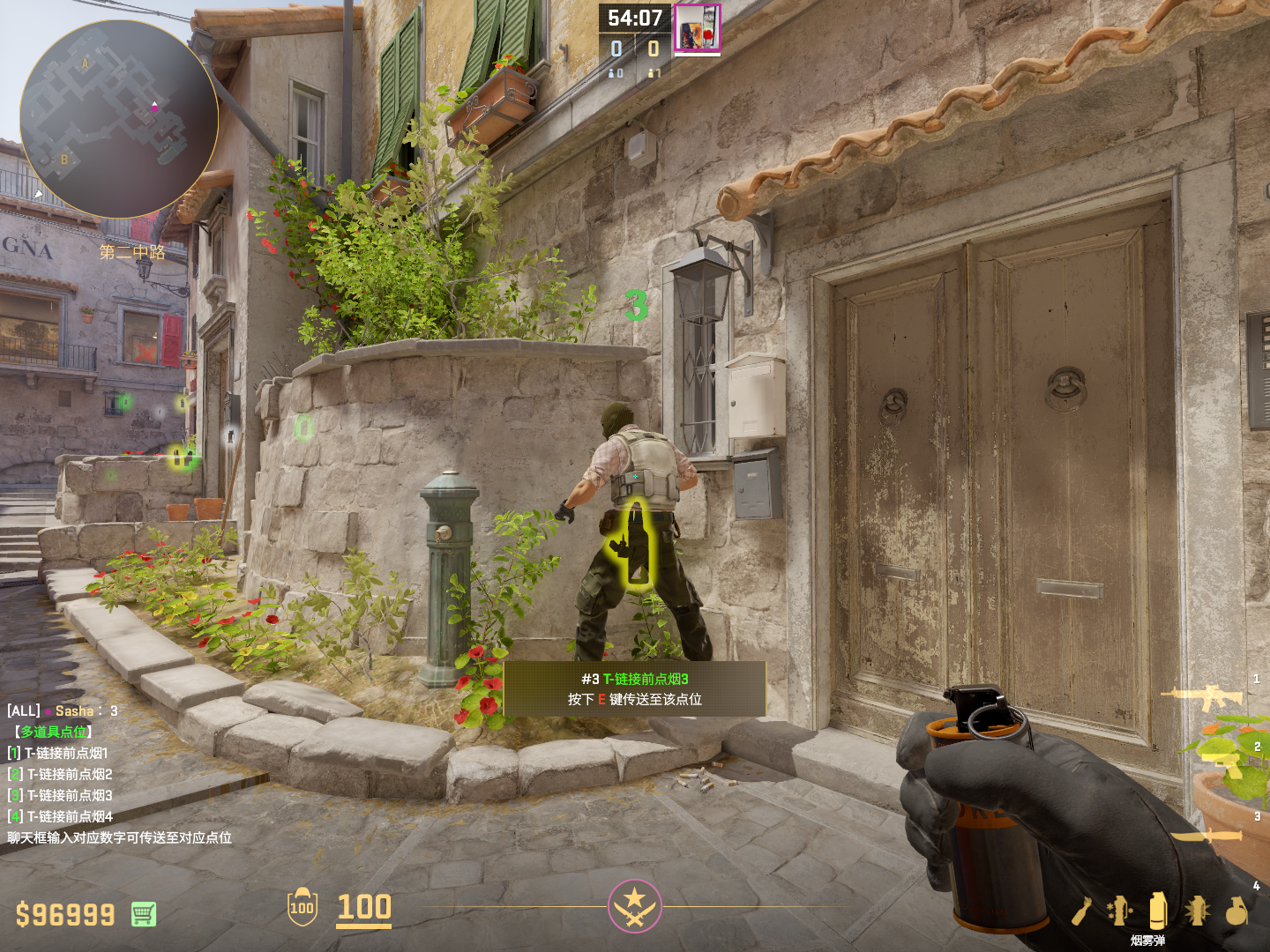Viewport: 1270px width, 952px height.
Task: Click the team star emblem at bottom center
Action: 634,906
